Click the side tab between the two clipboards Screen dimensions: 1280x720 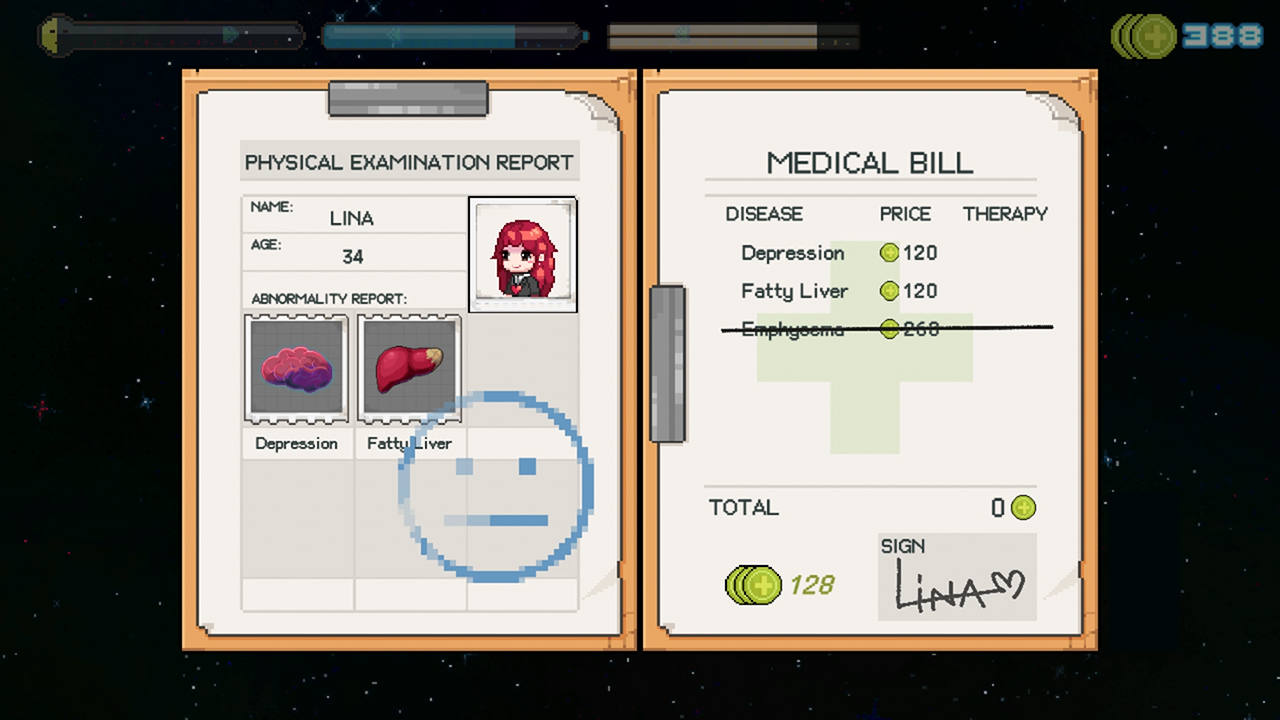pyautogui.click(x=667, y=365)
